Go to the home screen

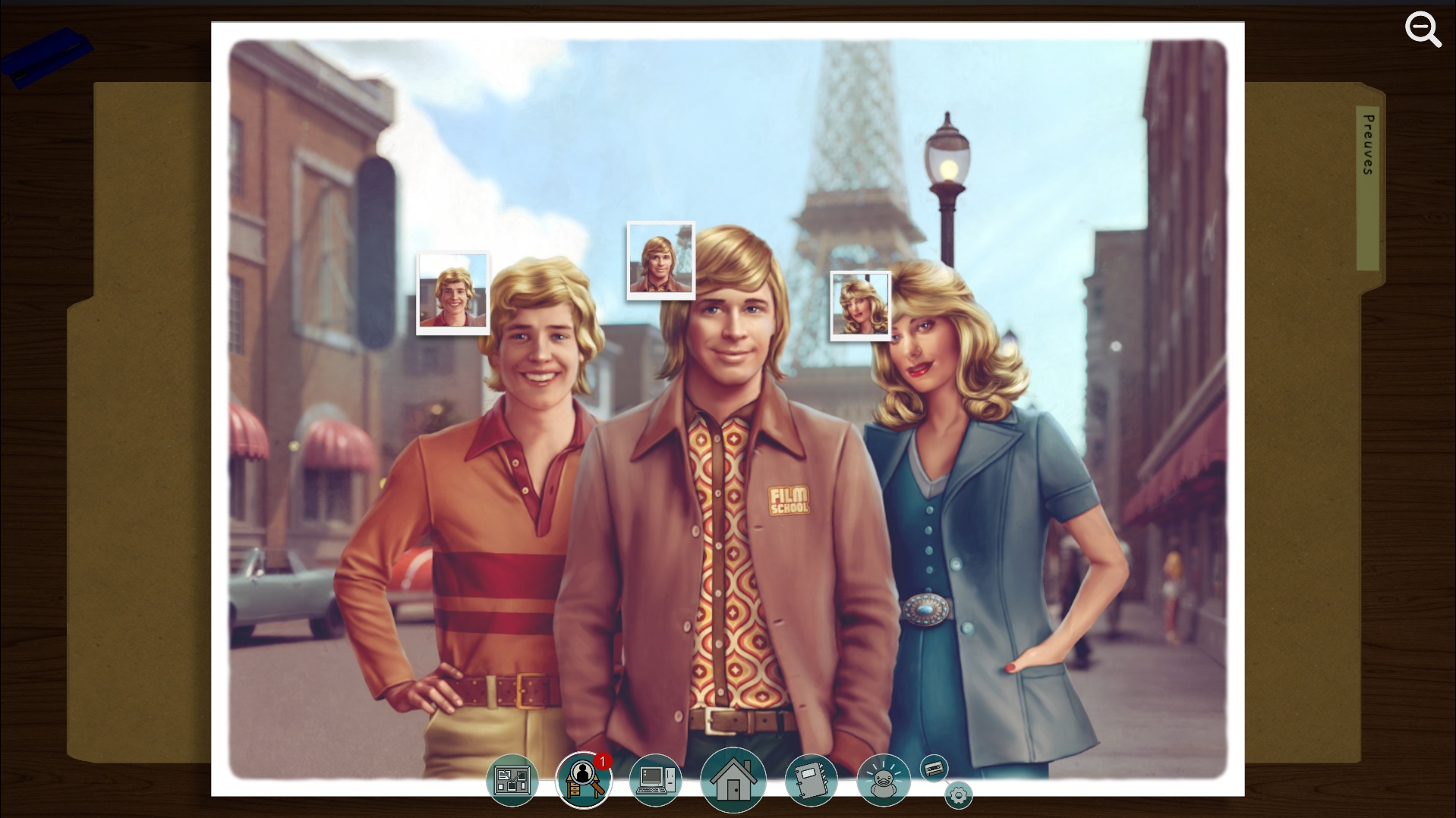(x=733, y=780)
